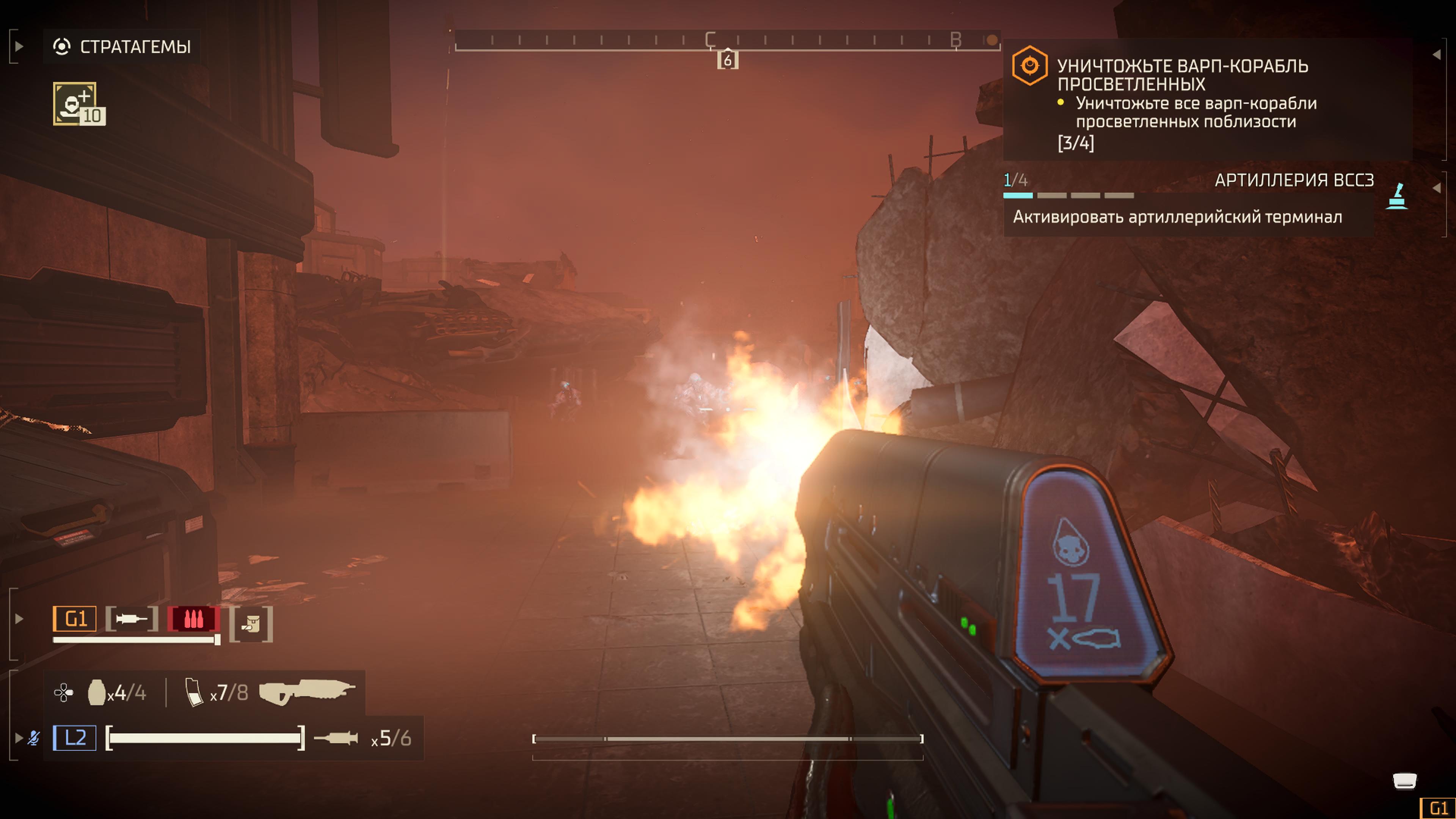The width and height of the screenshot is (1456, 819).
Task: Choose the grenade icon in weapon panel
Action: pos(97,692)
